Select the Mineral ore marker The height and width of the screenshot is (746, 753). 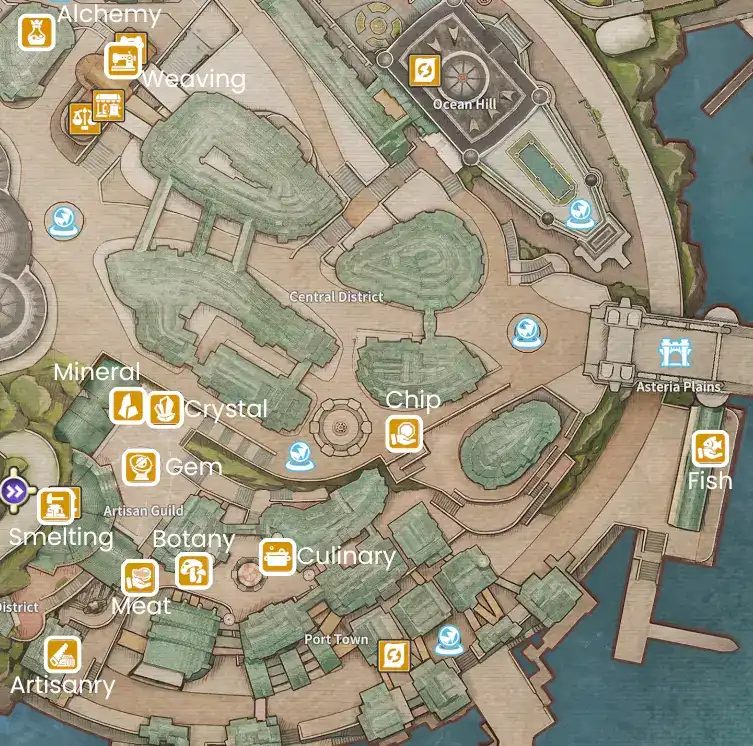click(x=127, y=406)
